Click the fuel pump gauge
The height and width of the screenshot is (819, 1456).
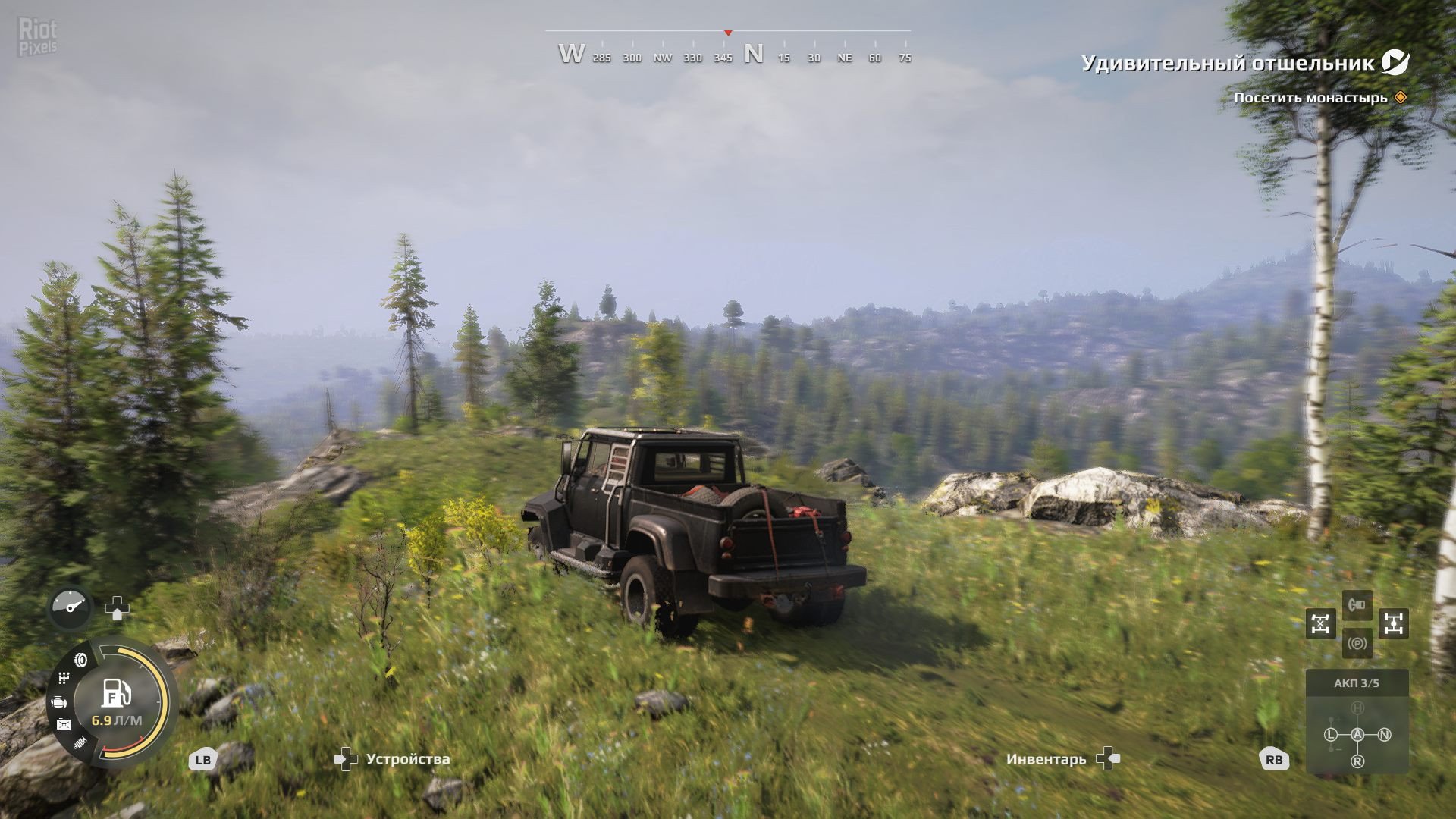tap(117, 695)
